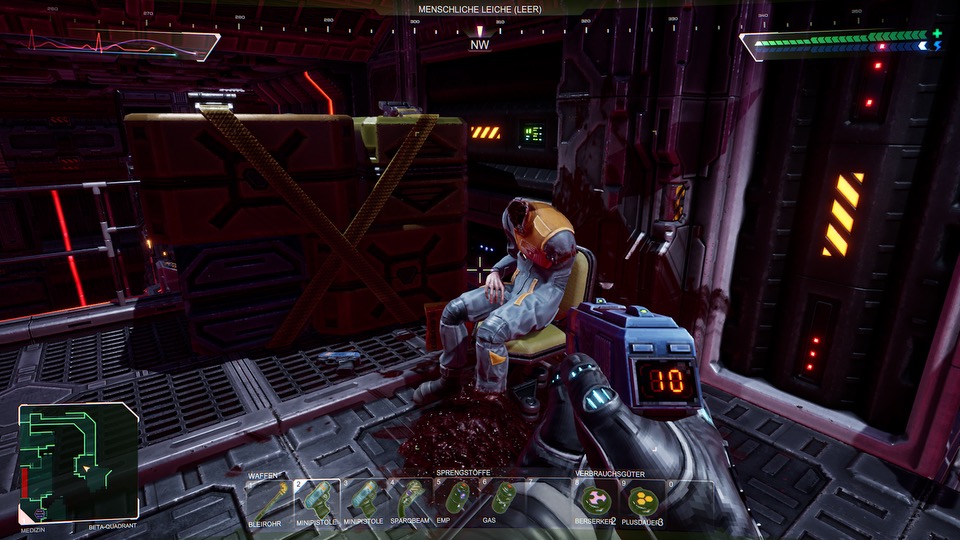The height and width of the screenshot is (540, 960).
Task: Open the Beta-Quadrant minimap
Action: click(x=78, y=462)
